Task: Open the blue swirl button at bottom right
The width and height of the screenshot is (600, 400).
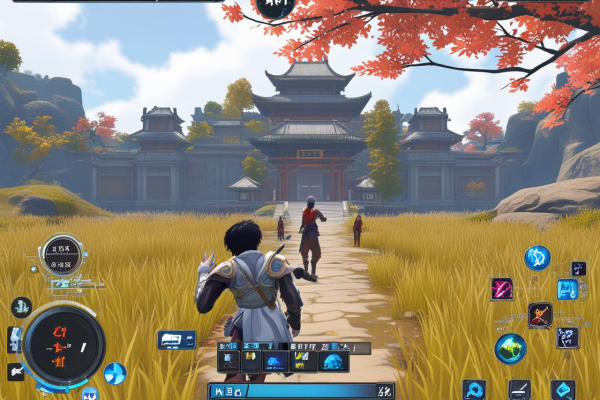Action: [x=474, y=389]
